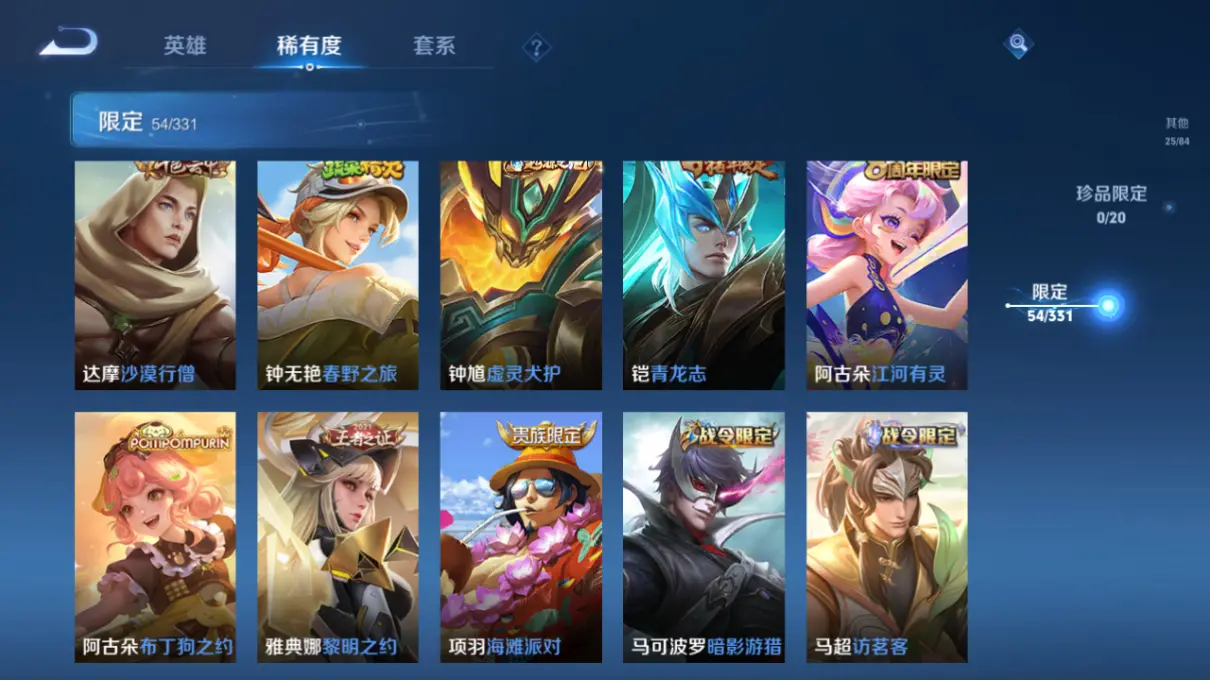Viewport: 1210px width, 681px height.
Task: Go back using the return arrow
Action: tap(68, 43)
